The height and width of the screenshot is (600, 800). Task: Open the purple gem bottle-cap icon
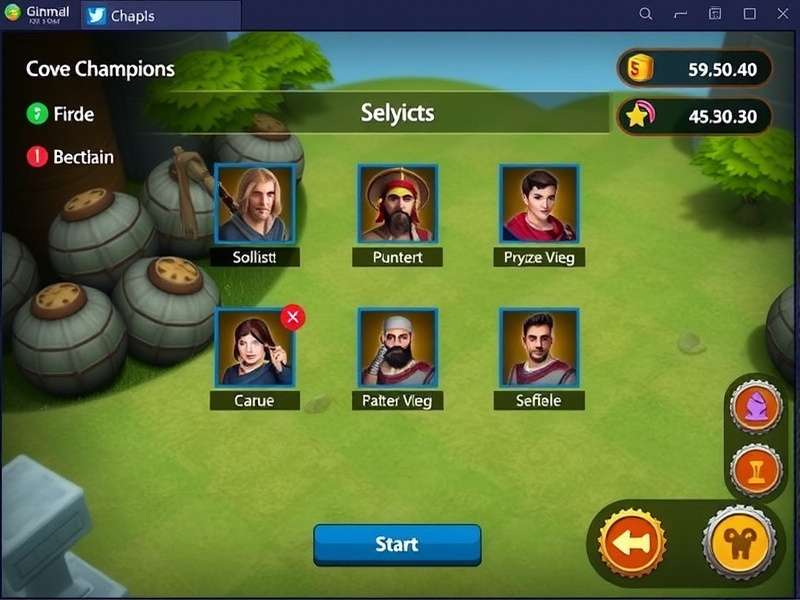(x=755, y=407)
